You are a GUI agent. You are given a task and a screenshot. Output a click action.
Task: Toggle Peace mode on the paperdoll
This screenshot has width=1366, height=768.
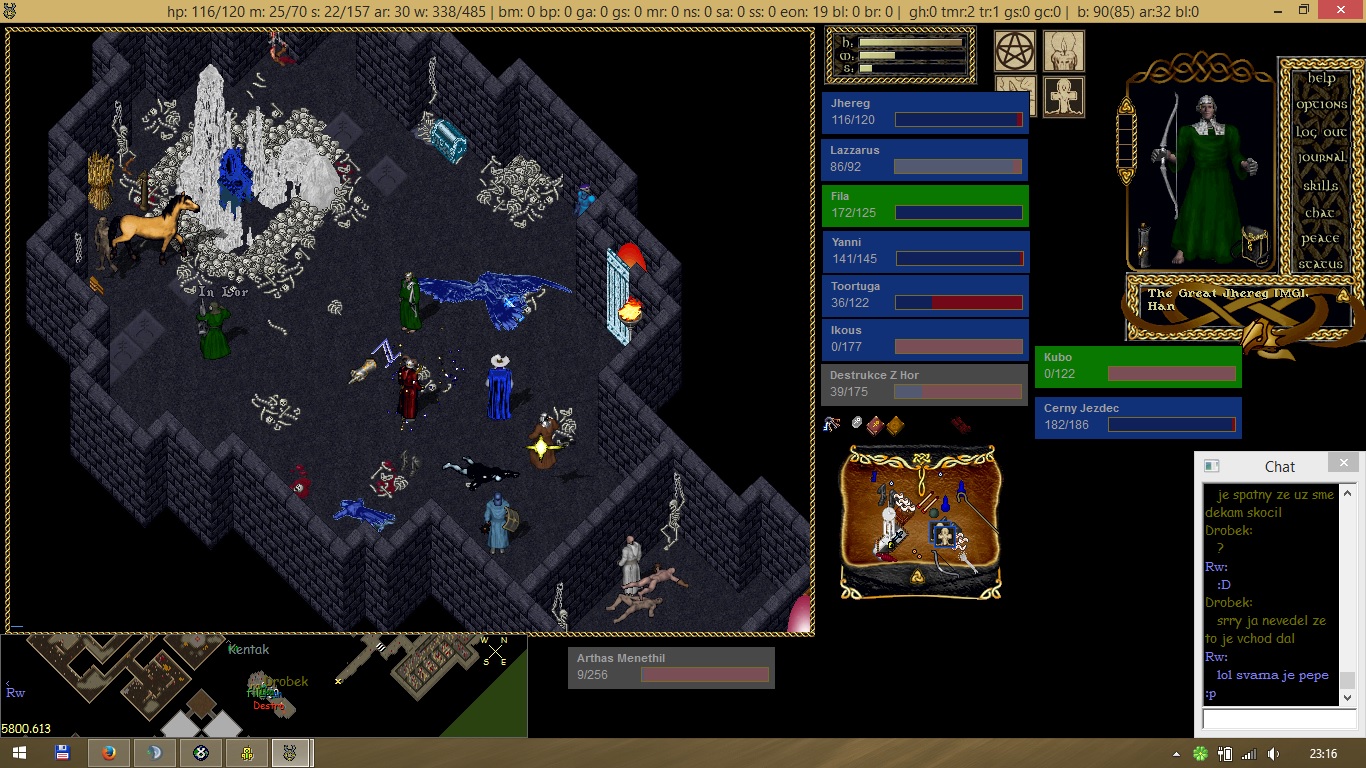tap(1321, 239)
